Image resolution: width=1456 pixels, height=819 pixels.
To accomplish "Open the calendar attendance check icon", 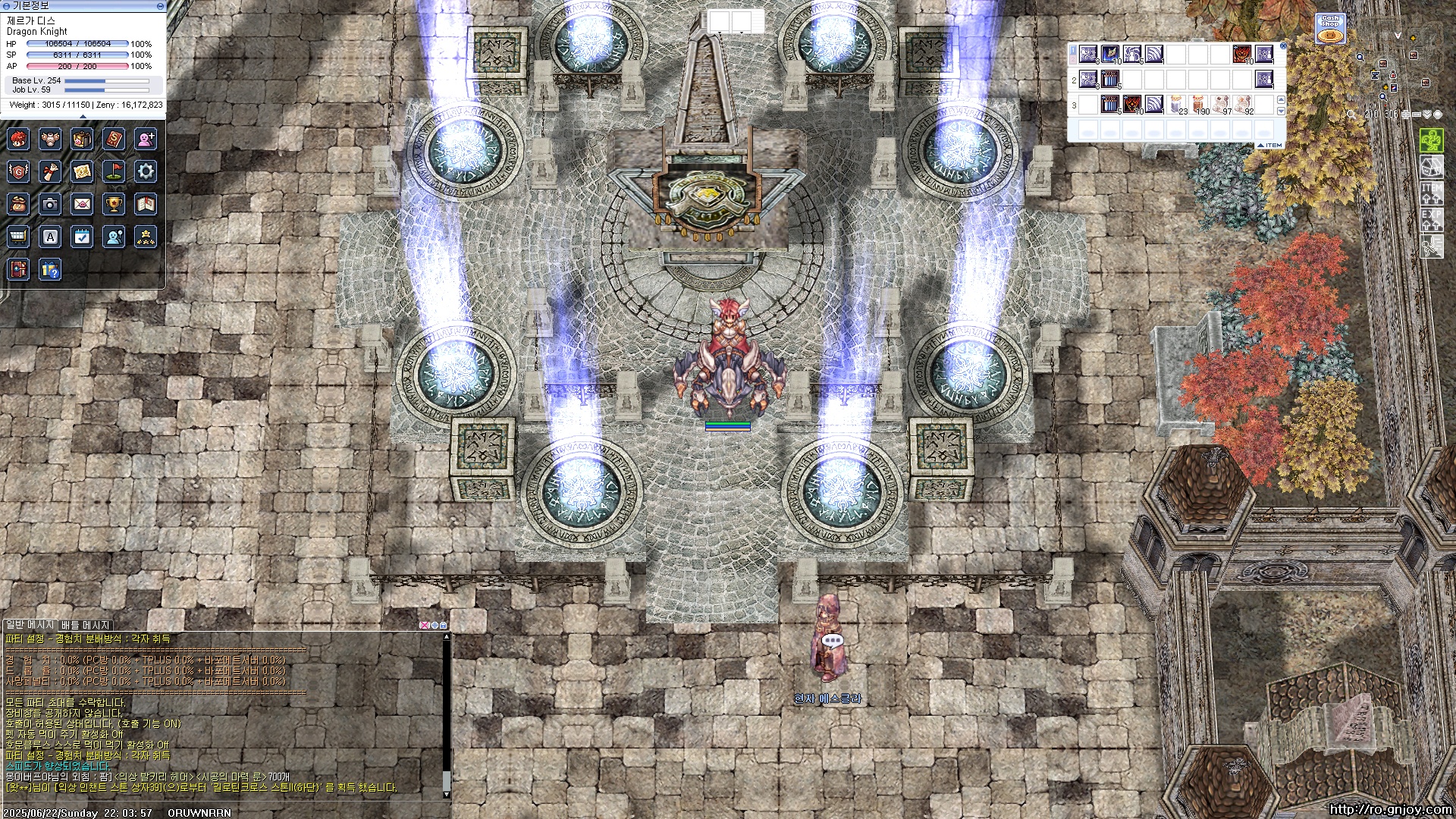I will click(x=82, y=237).
